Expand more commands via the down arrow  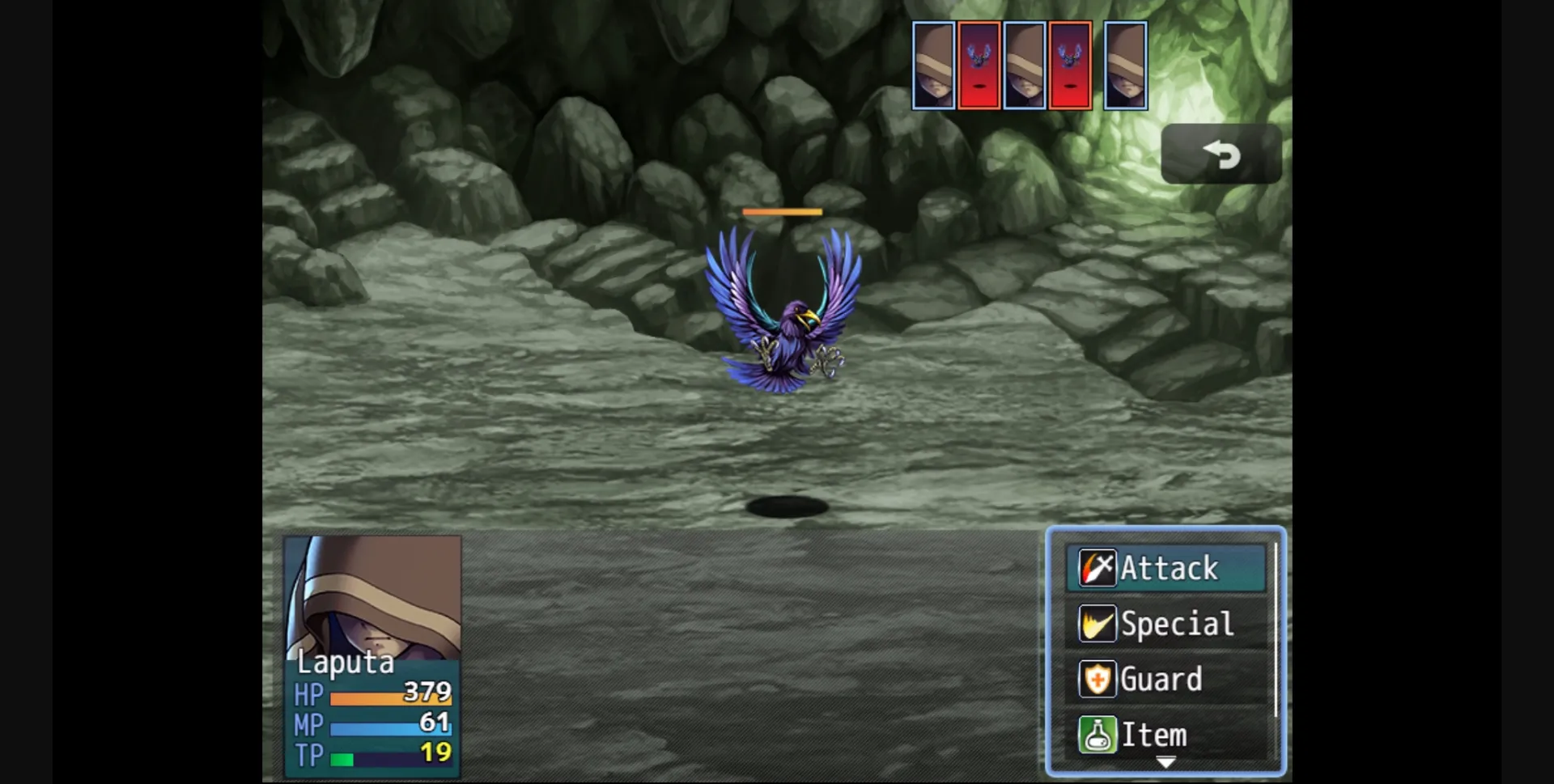pyautogui.click(x=1165, y=761)
